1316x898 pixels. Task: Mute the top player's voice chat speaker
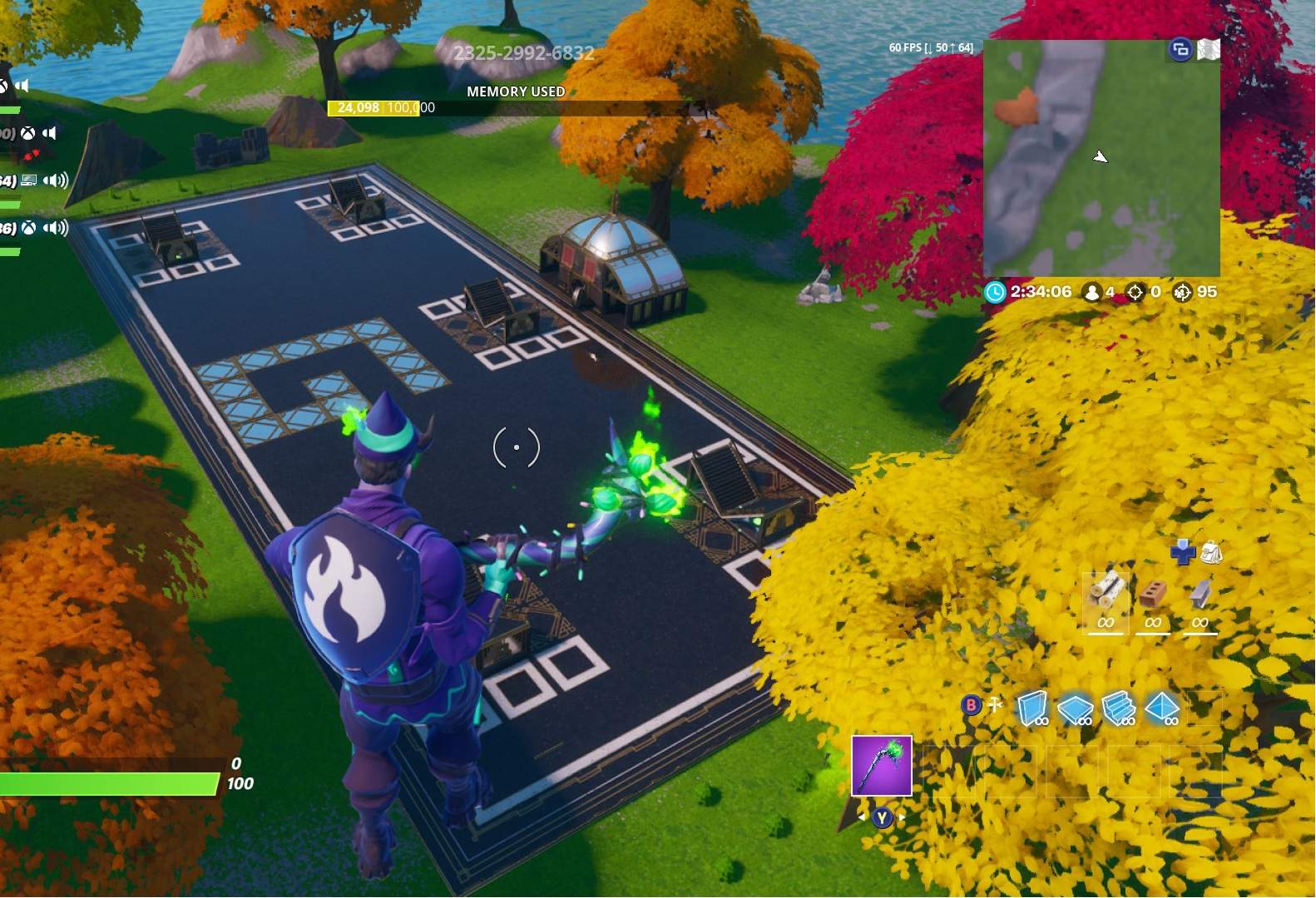pyautogui.click(x=22, y=86)
